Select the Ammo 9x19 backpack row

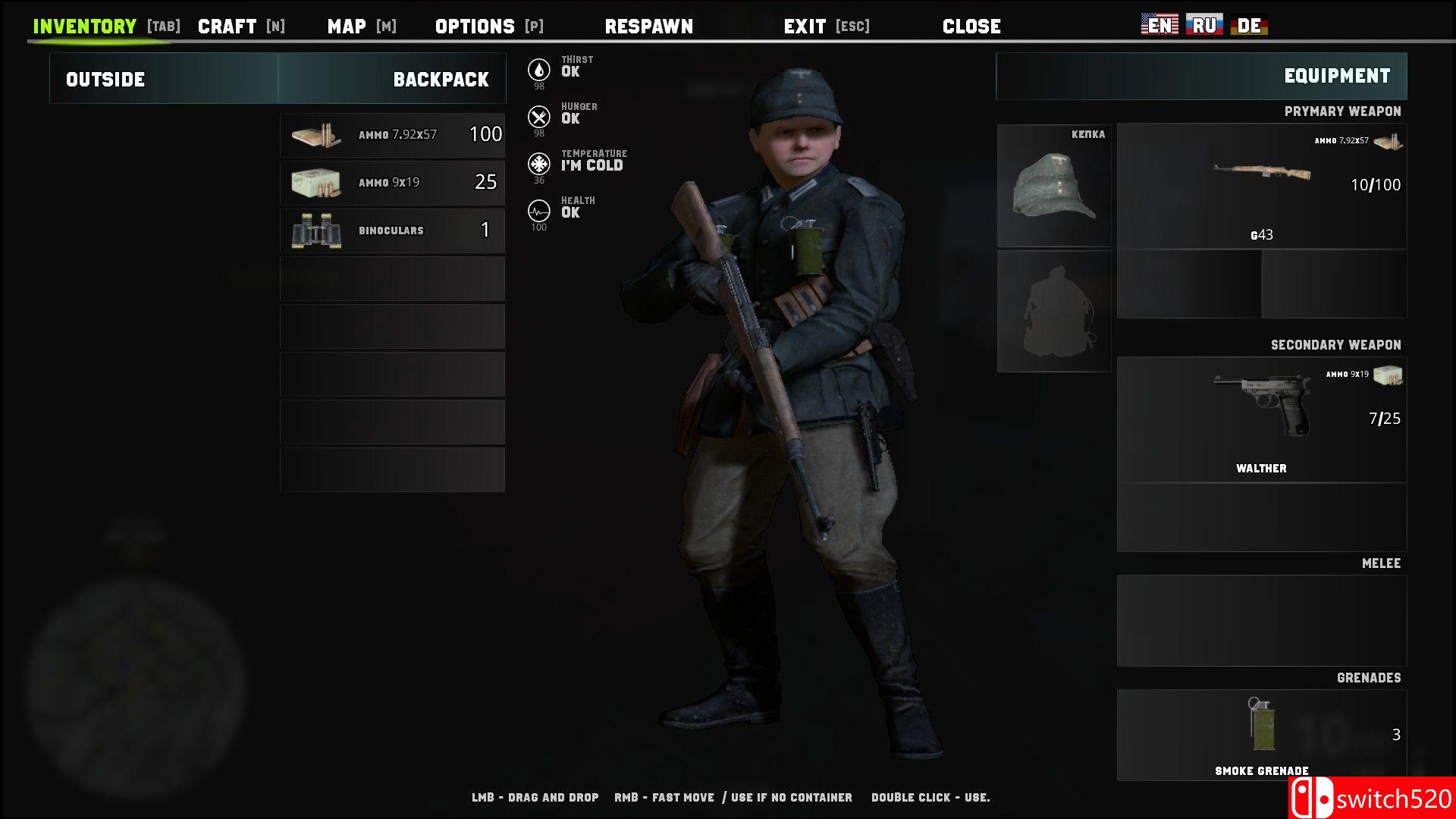(x=392, y=183)
